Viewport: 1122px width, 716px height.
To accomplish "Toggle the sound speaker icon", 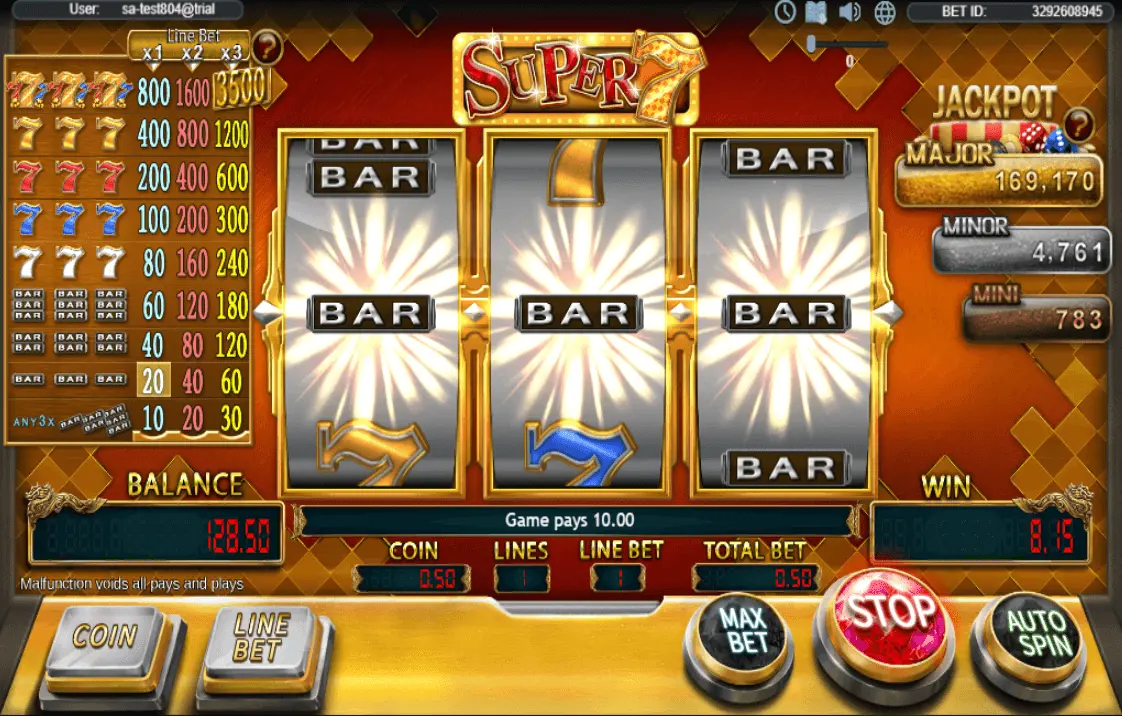I will pos(850,11).
